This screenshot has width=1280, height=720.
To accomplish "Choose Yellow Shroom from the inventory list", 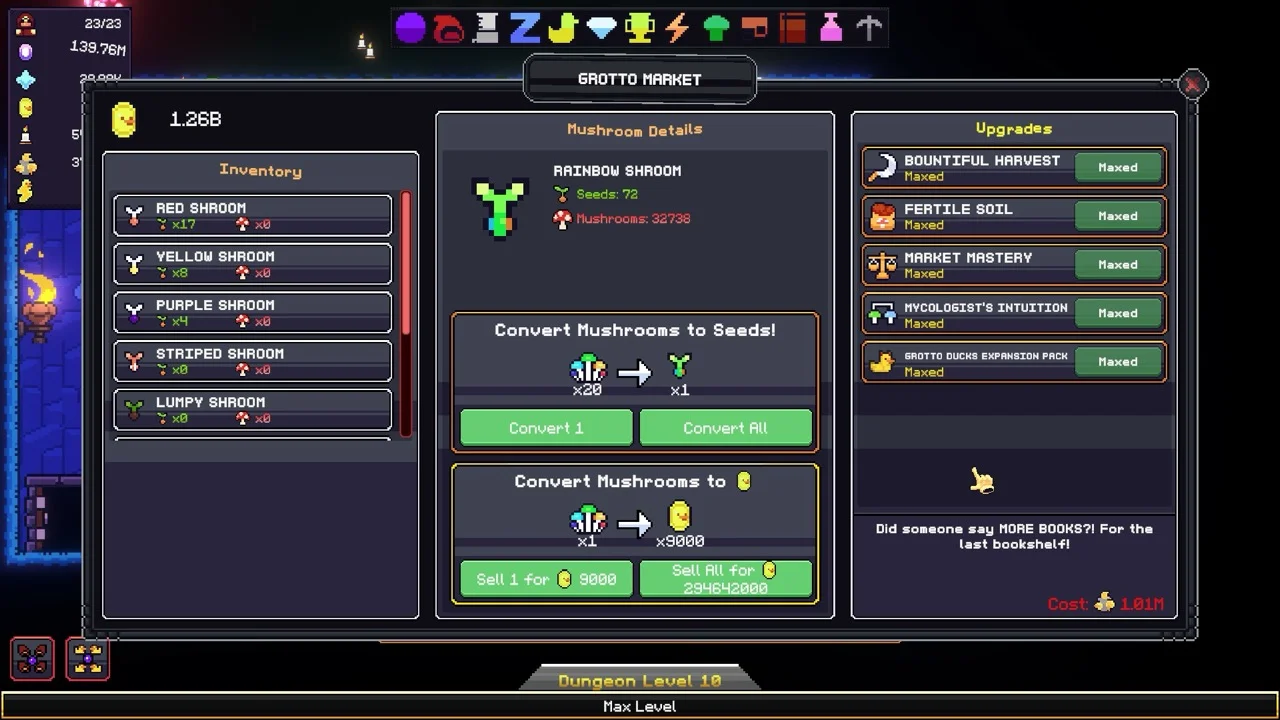I will click(253, 264).
